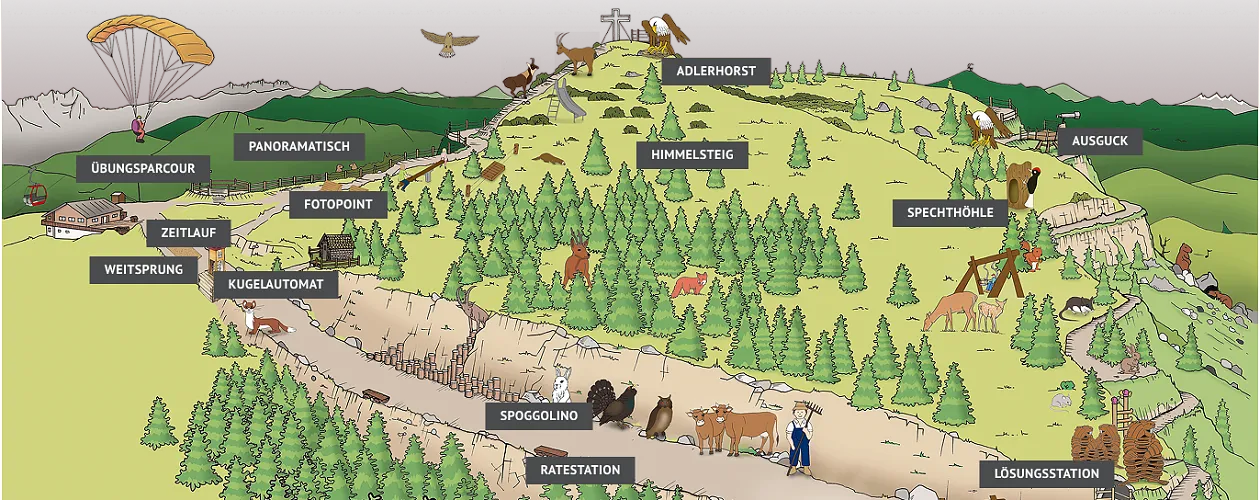
Task: Choose the Ratestation label
Action: click(x=580, y=470)
